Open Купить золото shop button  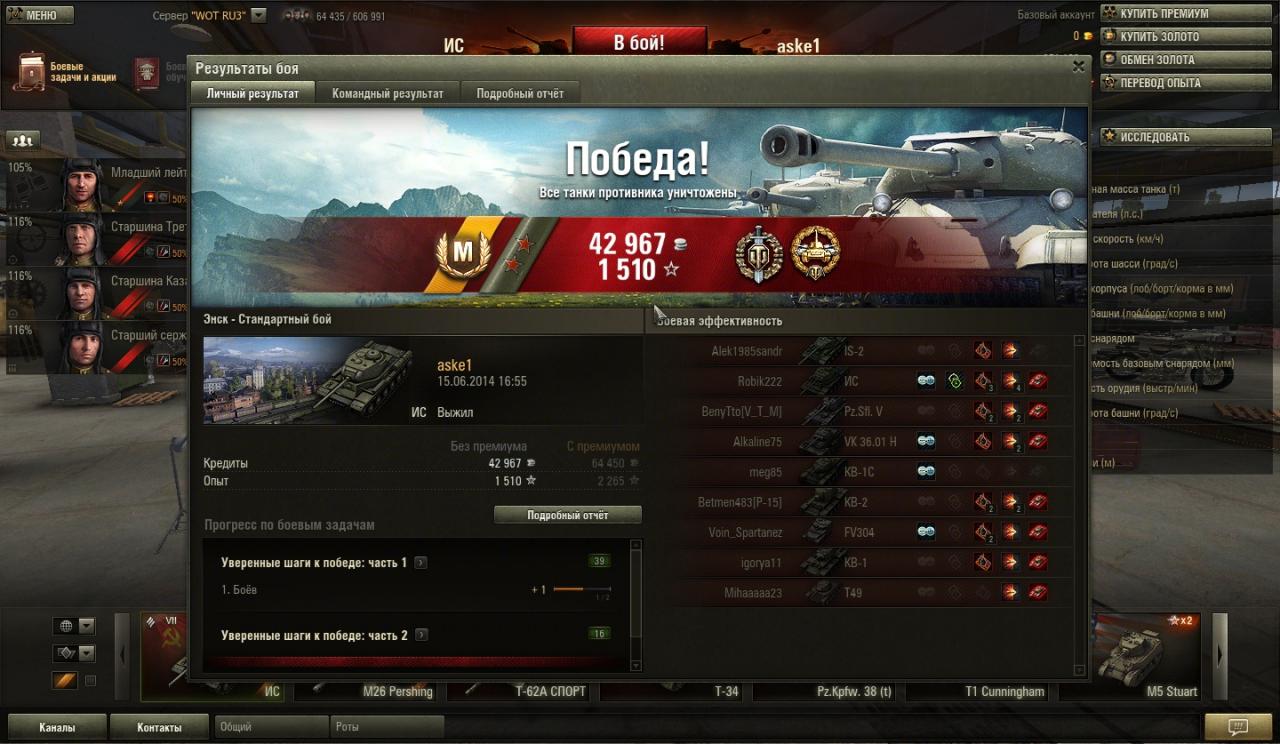pos(1159,37)
